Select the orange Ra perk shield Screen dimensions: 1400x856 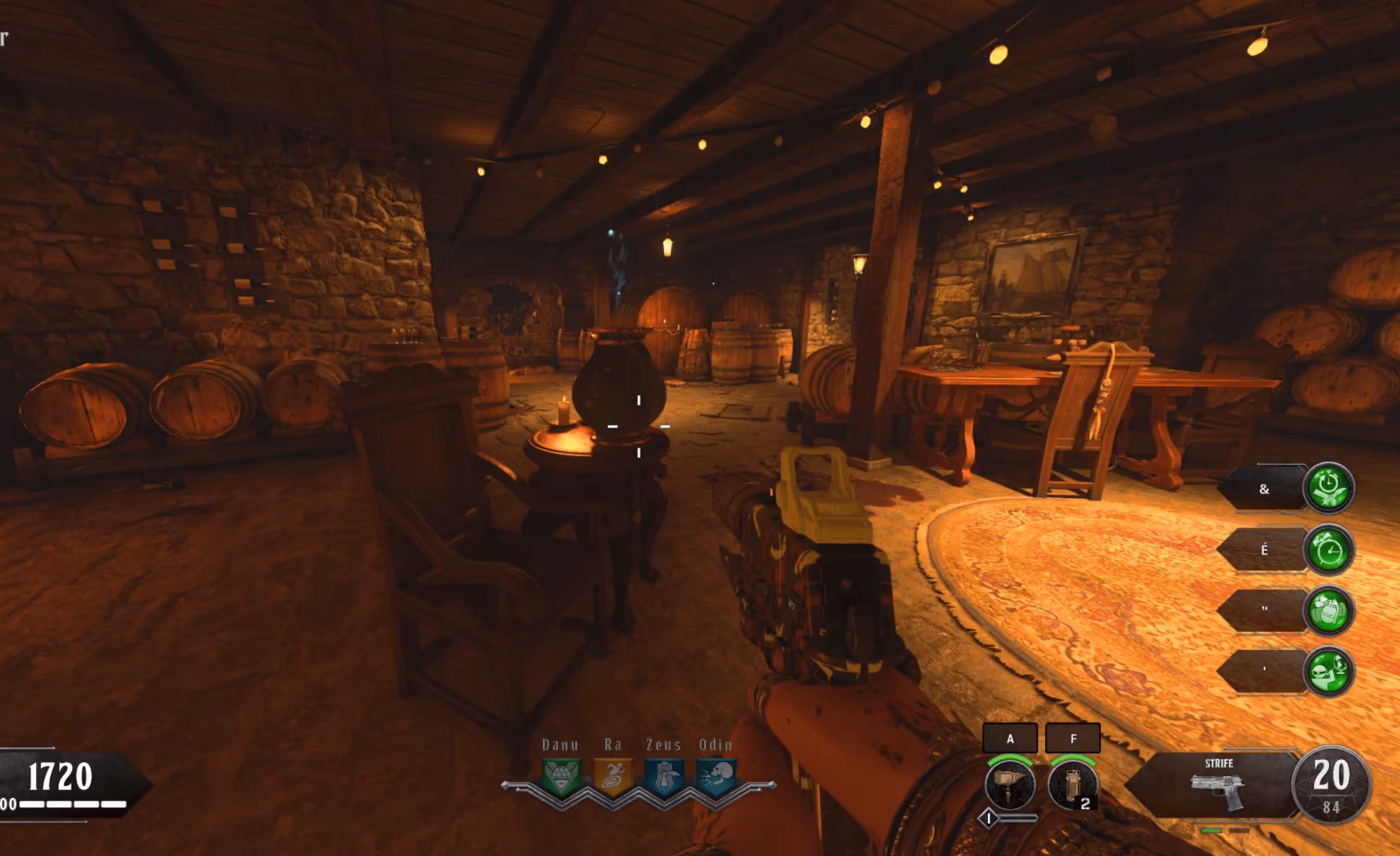pyautogui.click(x=612, y=777)
